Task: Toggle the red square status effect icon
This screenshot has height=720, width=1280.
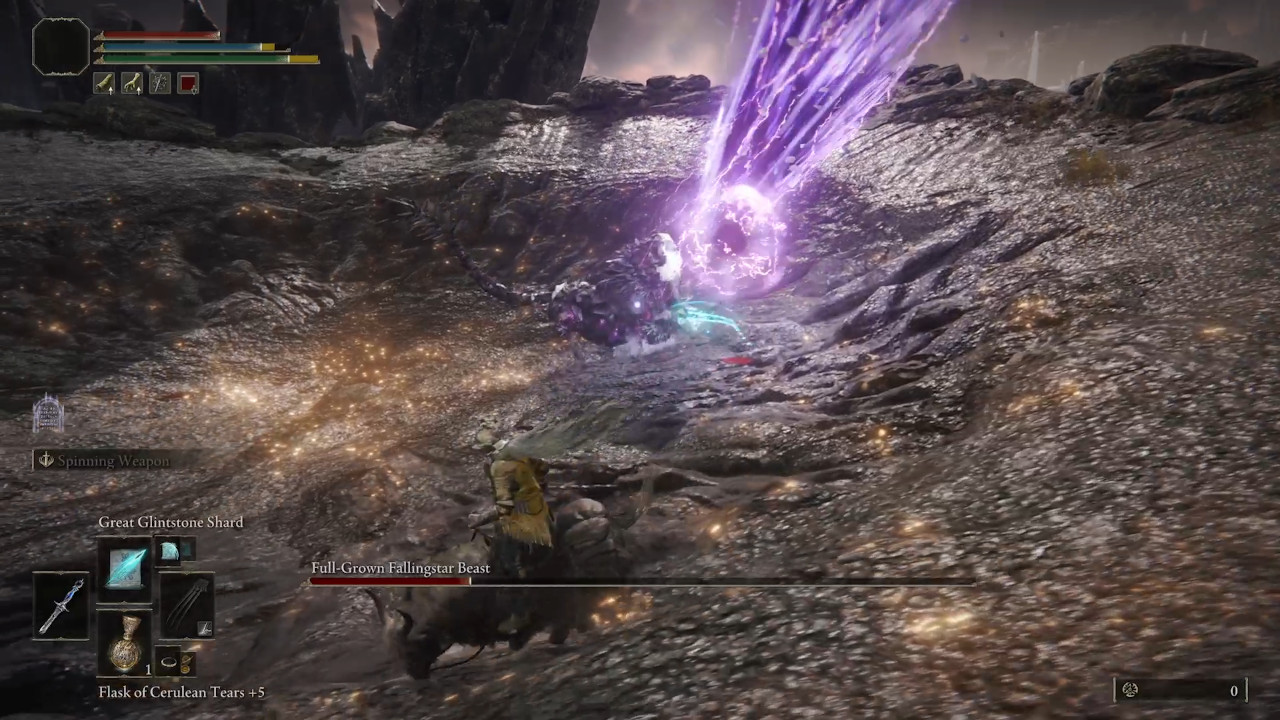Action: click(188, 82)
